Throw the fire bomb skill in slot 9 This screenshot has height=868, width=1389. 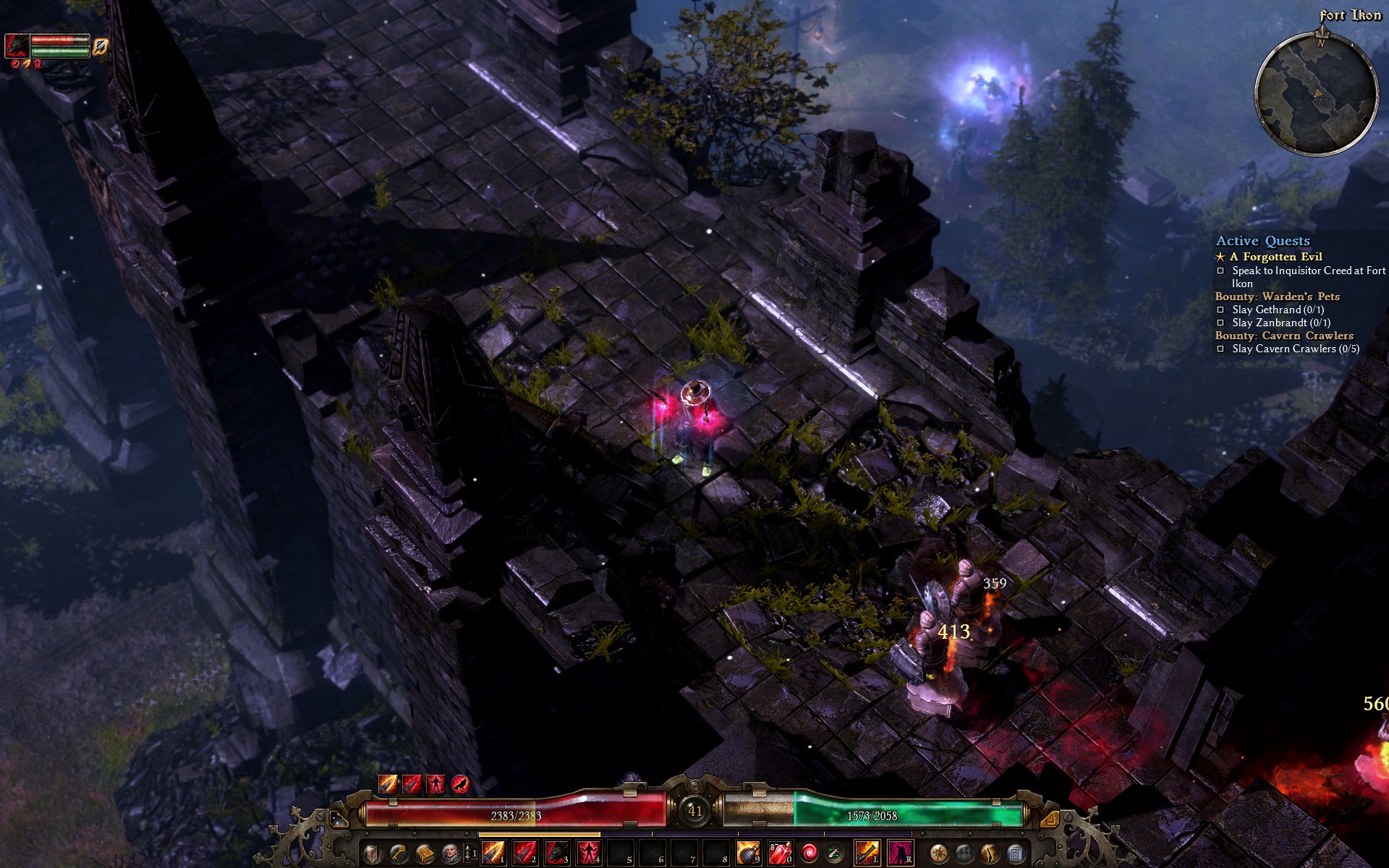click(748, 854)
